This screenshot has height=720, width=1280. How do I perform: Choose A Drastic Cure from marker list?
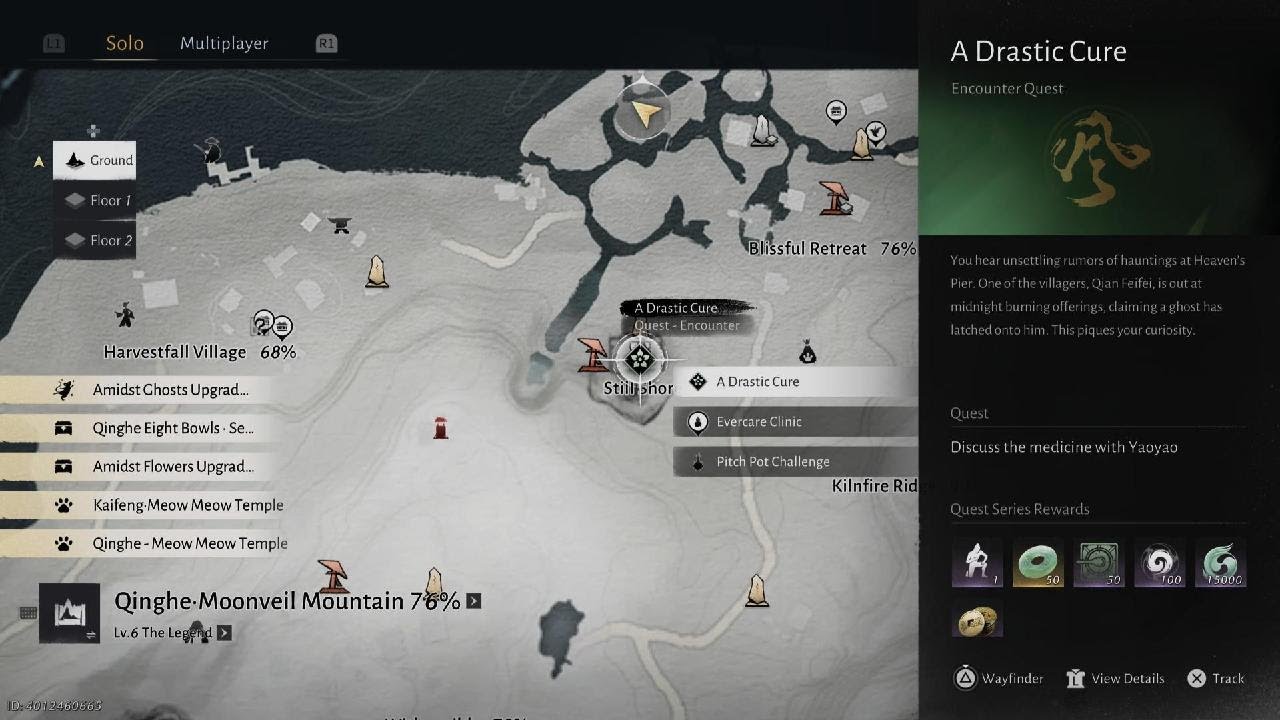(796, 381)
